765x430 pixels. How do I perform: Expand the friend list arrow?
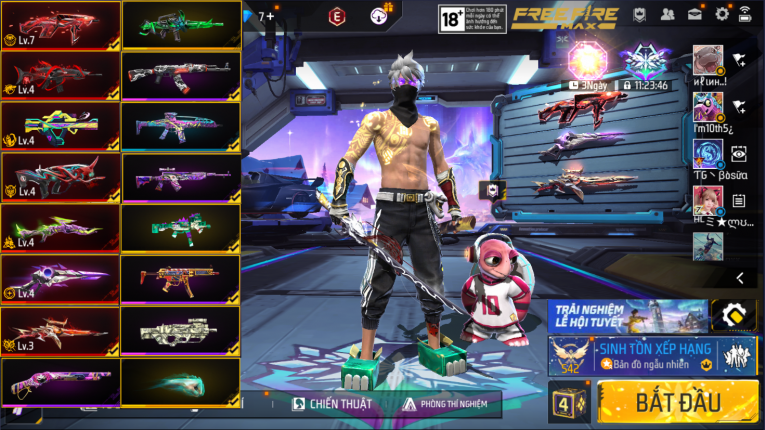(x=740, y=277)
